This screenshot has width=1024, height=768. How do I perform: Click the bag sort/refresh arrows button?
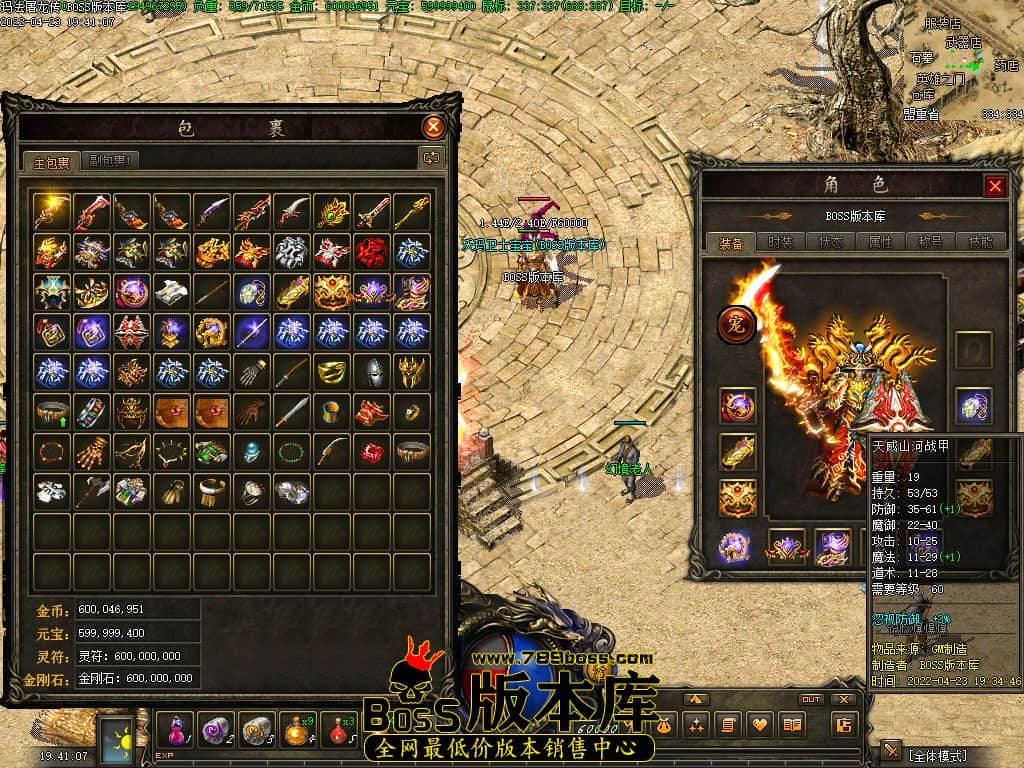(x=432, y=157)
